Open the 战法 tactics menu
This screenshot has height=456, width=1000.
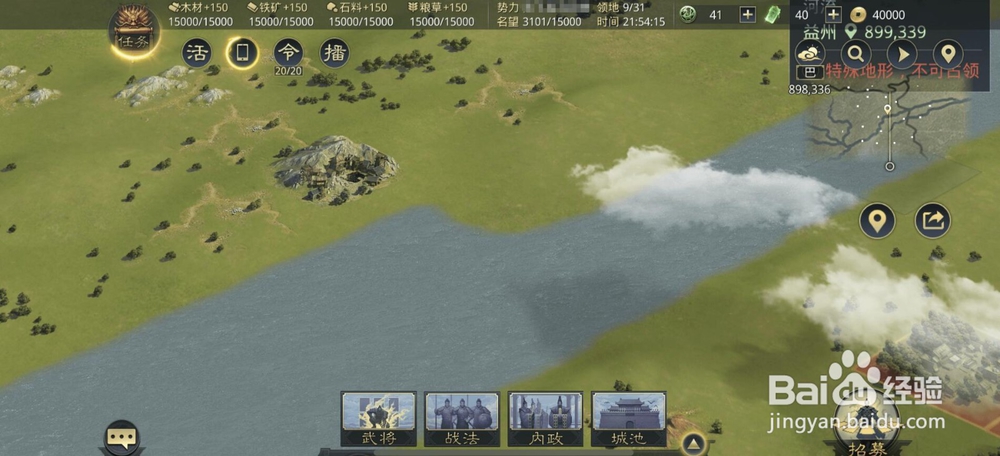pyautogui.click(x=462, y=418)
